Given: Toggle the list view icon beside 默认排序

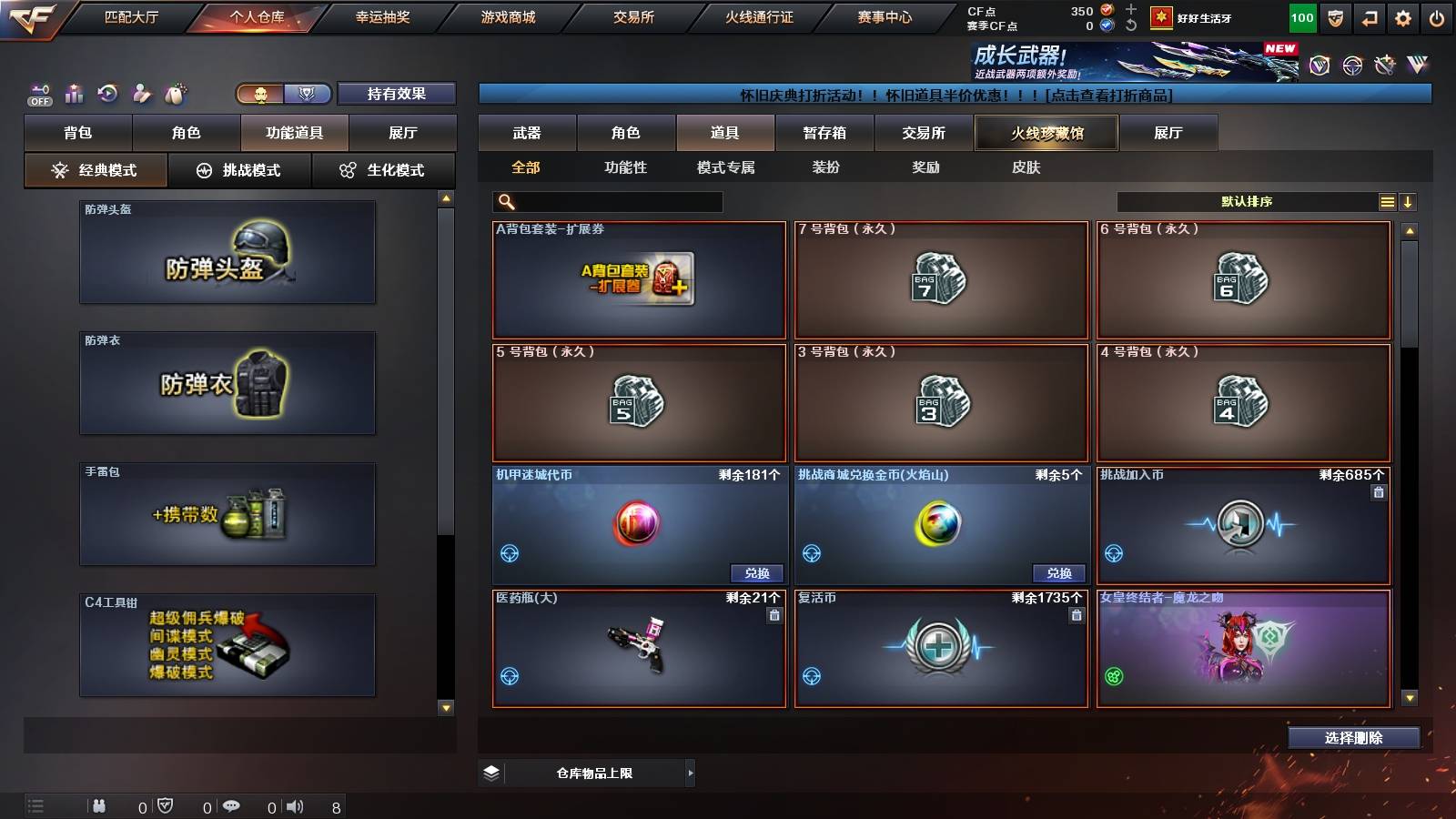Looking at the screenshot, I should pyautogui.click(x=1387, y=201).
